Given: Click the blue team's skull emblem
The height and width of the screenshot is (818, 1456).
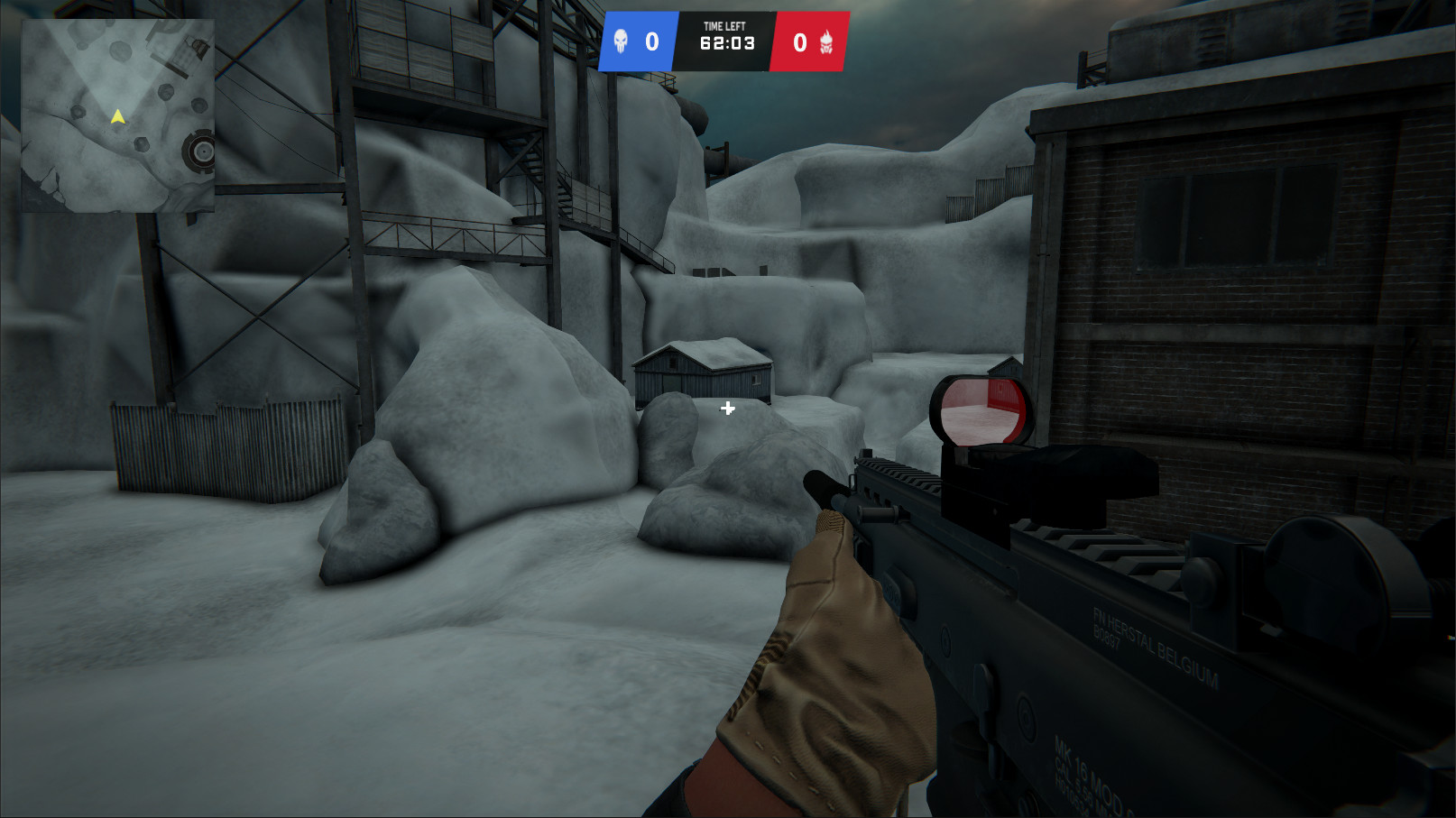Looking at the screenshot, I should coord(623,41).
